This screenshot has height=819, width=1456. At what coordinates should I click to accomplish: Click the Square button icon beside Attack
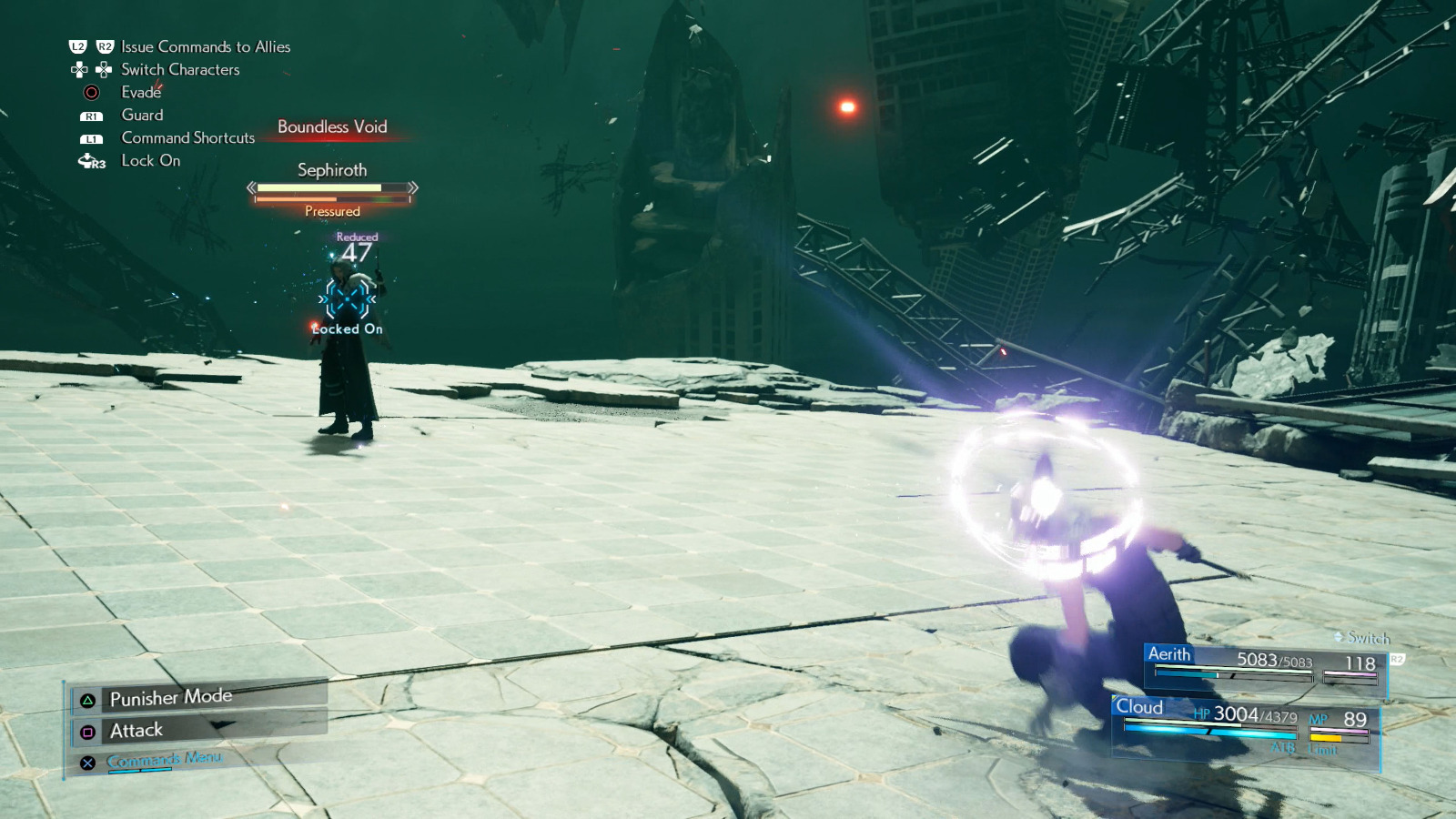pos(86,730)
